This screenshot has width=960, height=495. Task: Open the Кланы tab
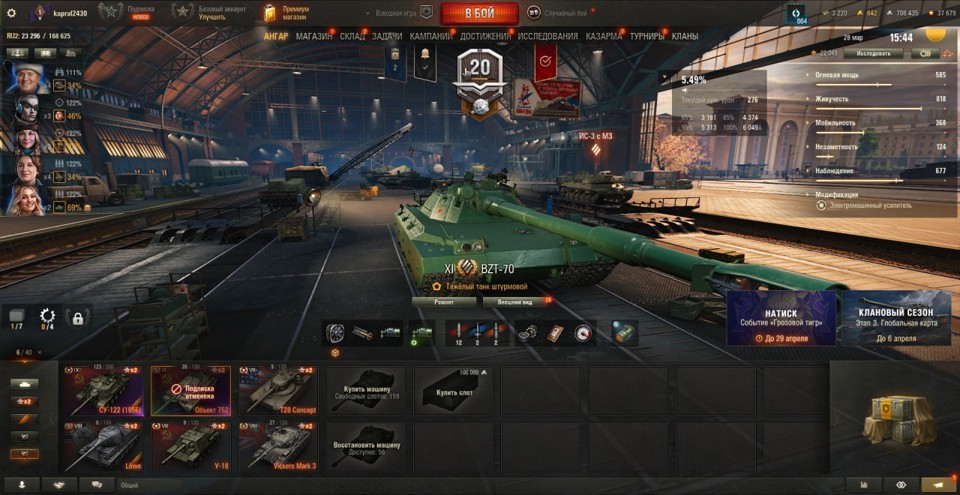(x=685, y=36)
